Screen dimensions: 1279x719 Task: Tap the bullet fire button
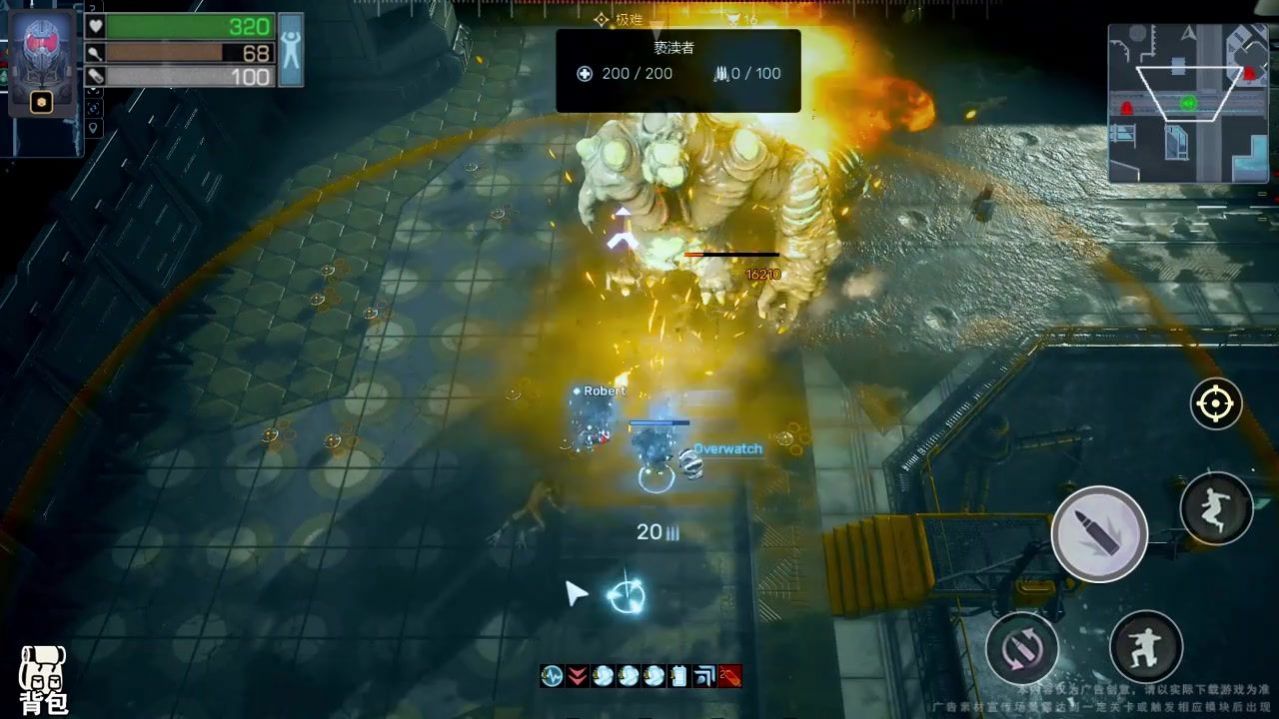pyautogui.click(x=1099, y=533)
